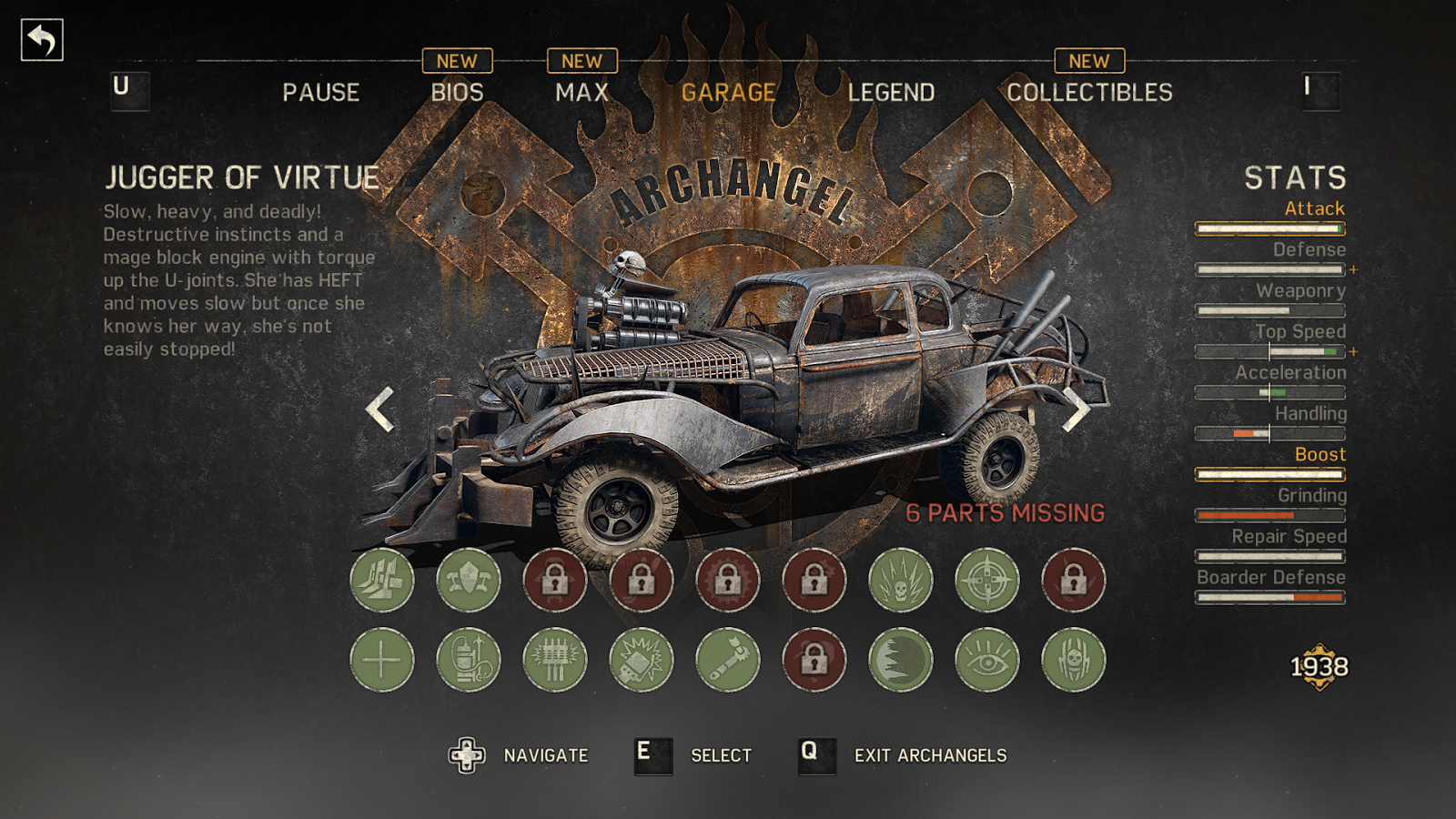Choose the skull explosion part icon
1456x819 pixels.
coord(901,580)
